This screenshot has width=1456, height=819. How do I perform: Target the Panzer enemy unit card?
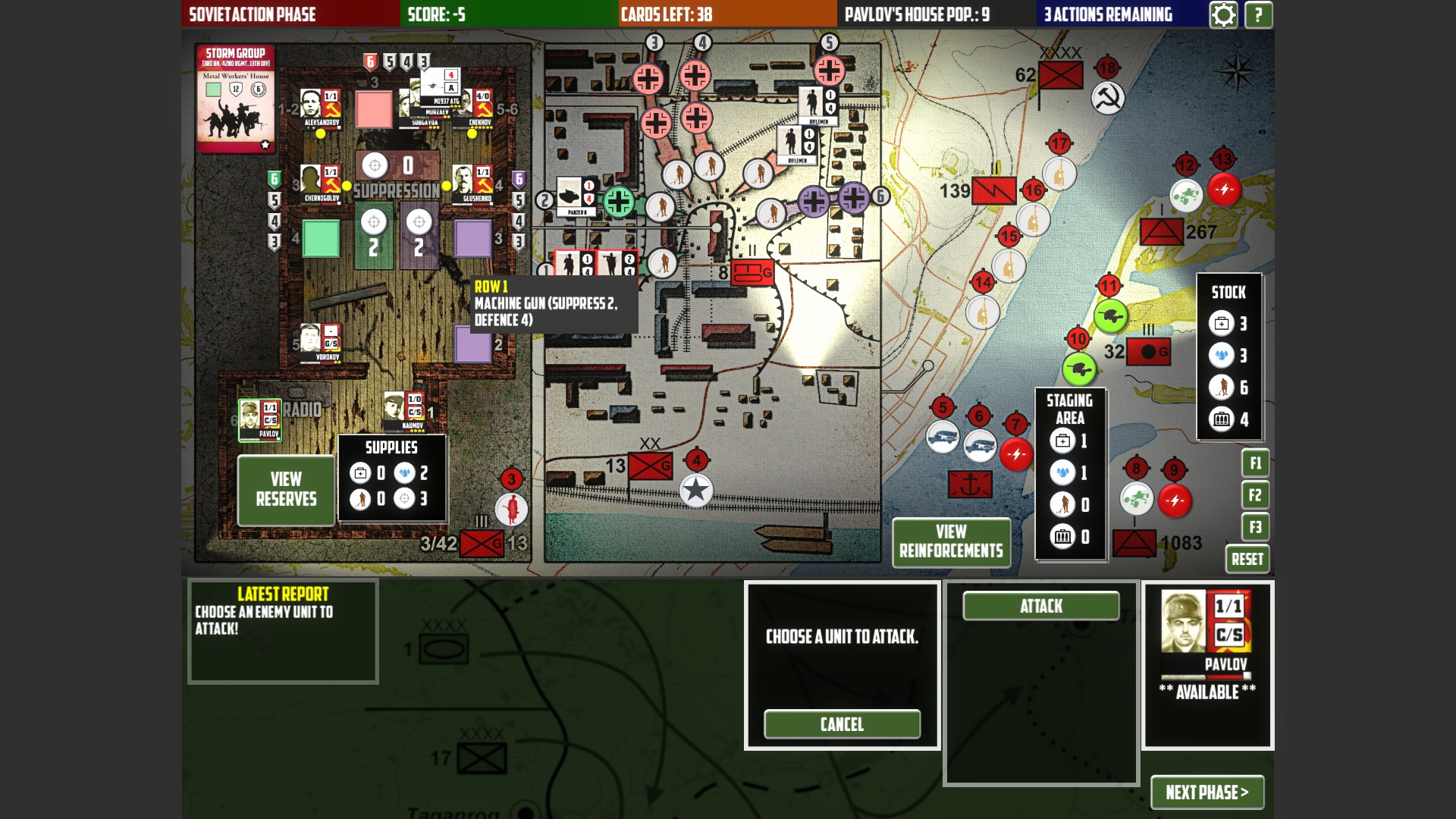click(x=576, y=197)
